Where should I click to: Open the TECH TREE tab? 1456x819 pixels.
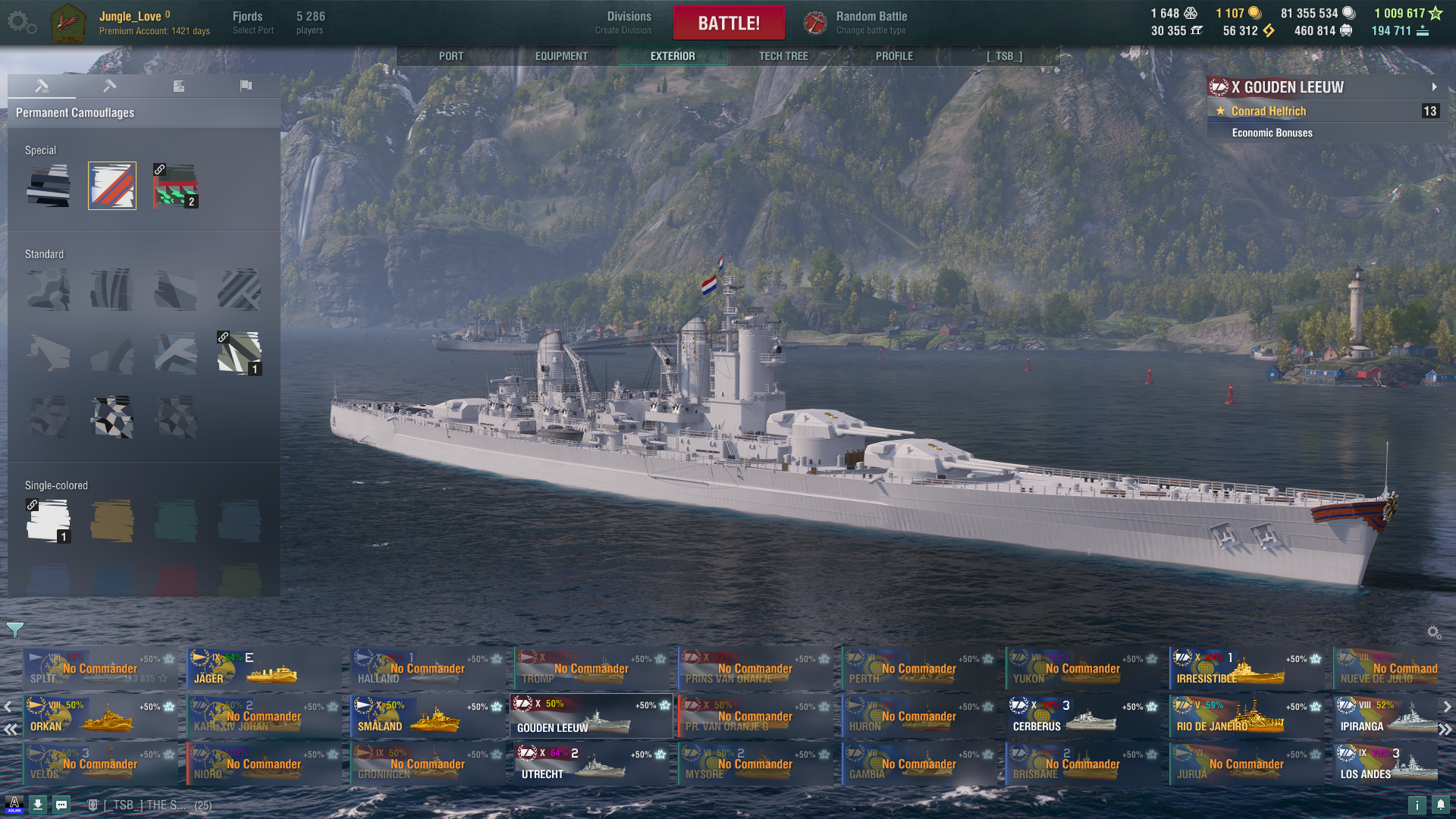(x=783, y=56)
